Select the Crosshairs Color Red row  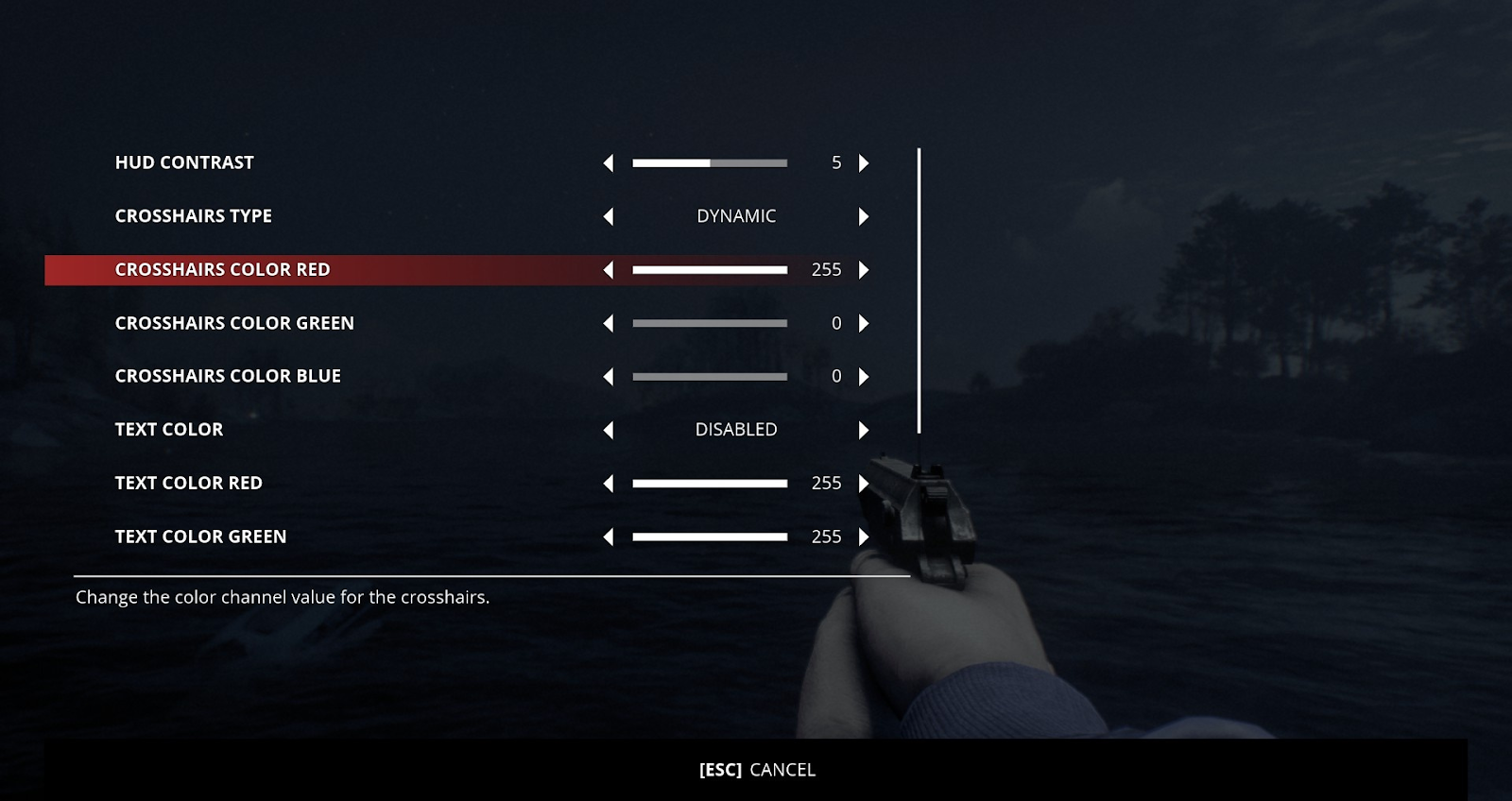coord(222,270)
